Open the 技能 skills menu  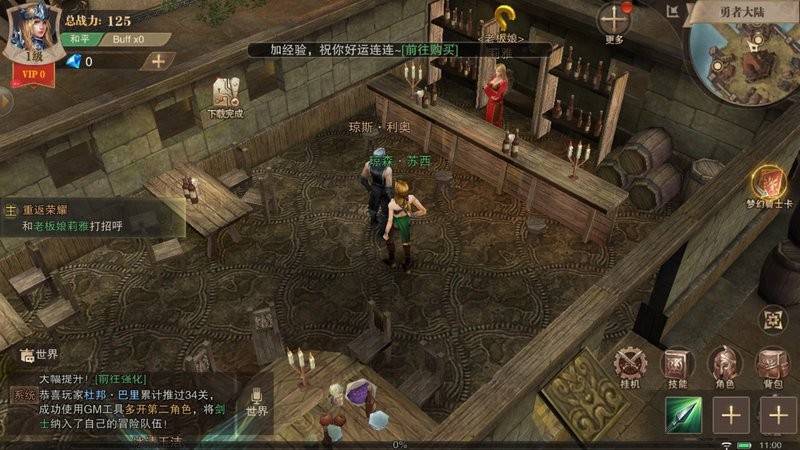(677, 366)
